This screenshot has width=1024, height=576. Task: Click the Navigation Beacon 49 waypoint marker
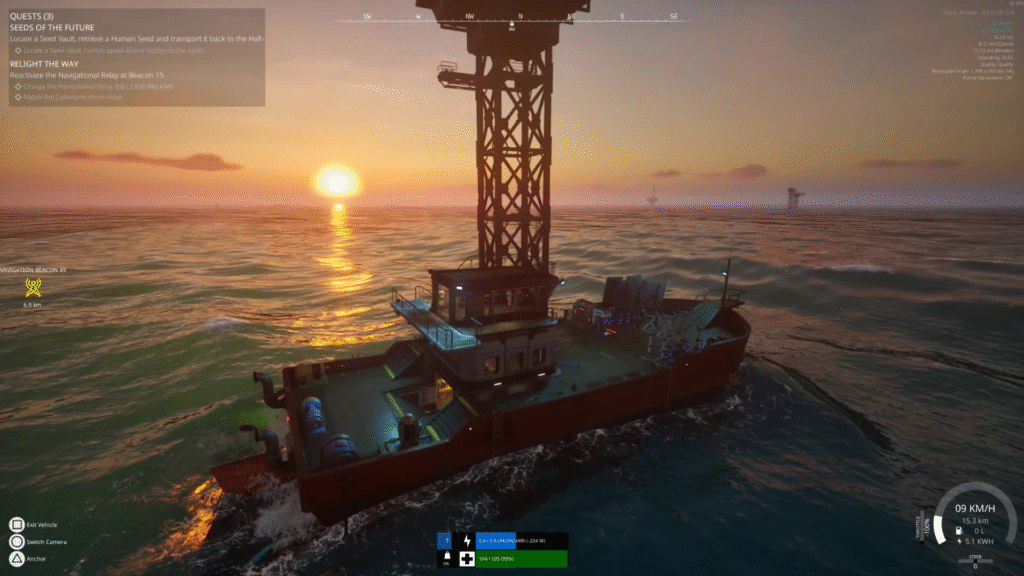(32, 288)
